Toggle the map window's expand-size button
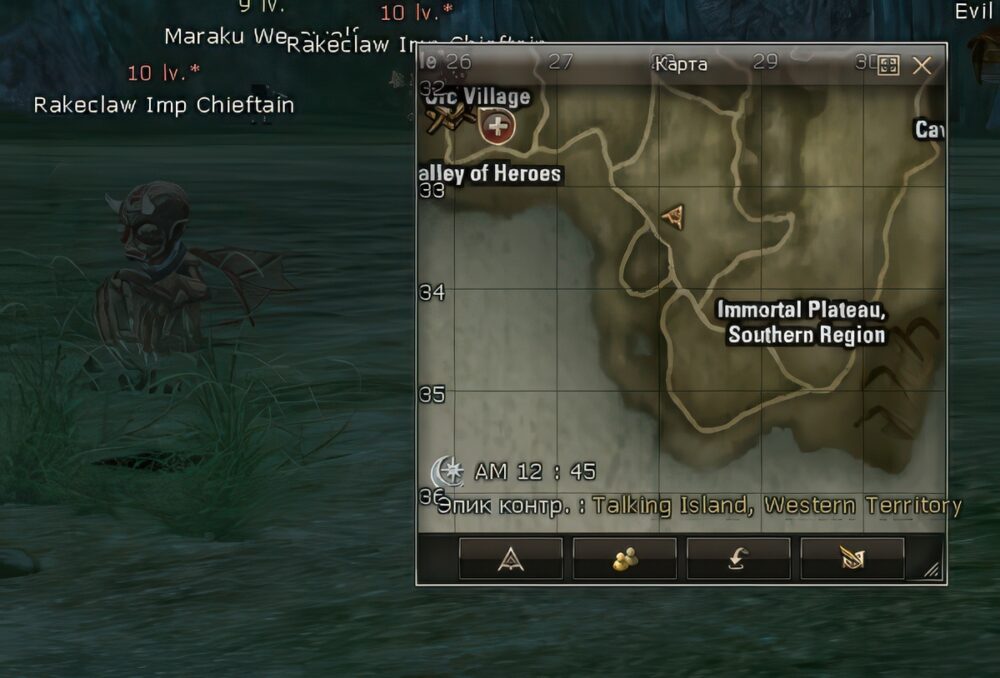This screenshot has width=1000, height=678. [887, 66]
